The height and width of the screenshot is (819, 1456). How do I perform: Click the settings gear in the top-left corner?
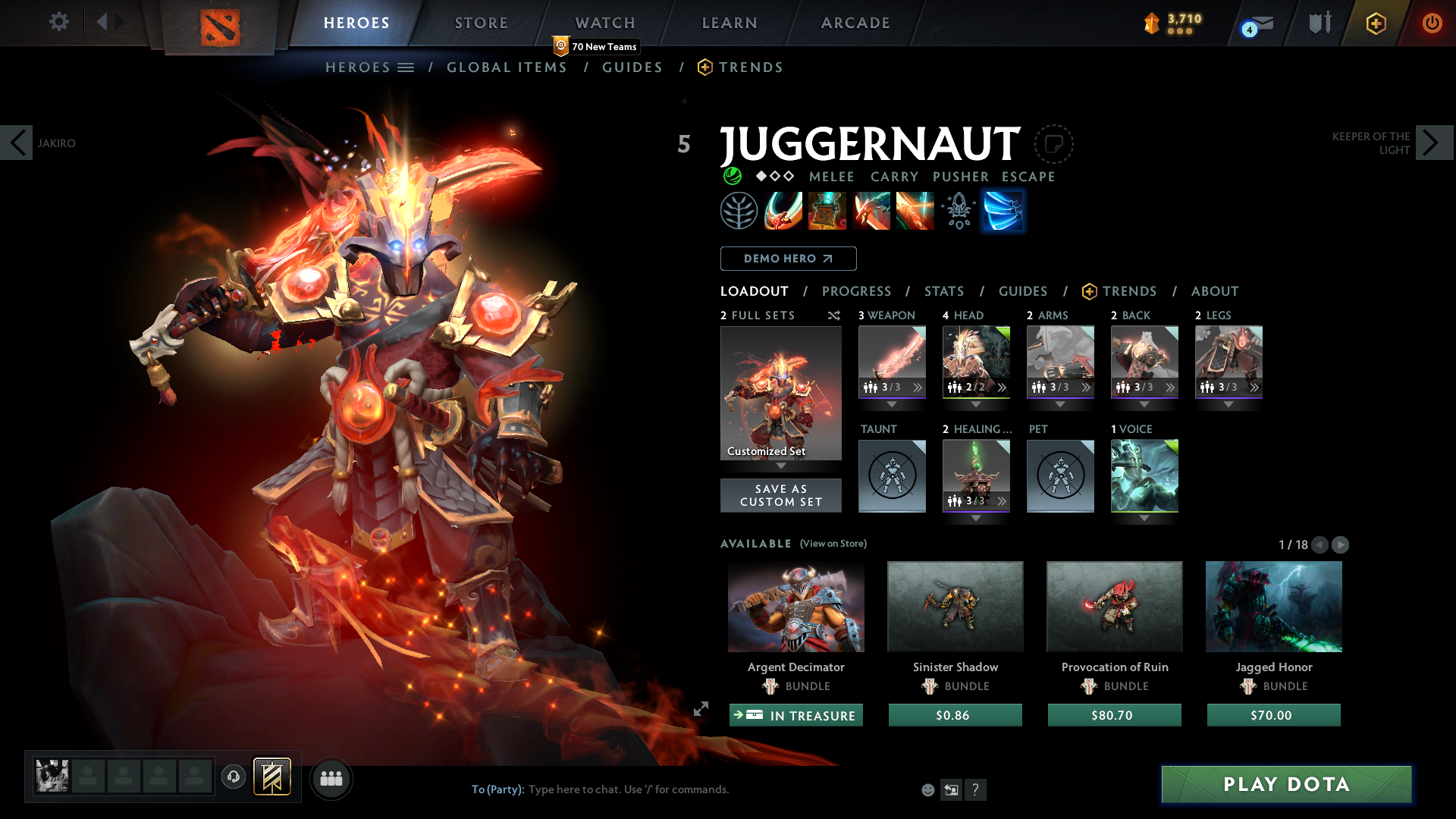[59, 22]
